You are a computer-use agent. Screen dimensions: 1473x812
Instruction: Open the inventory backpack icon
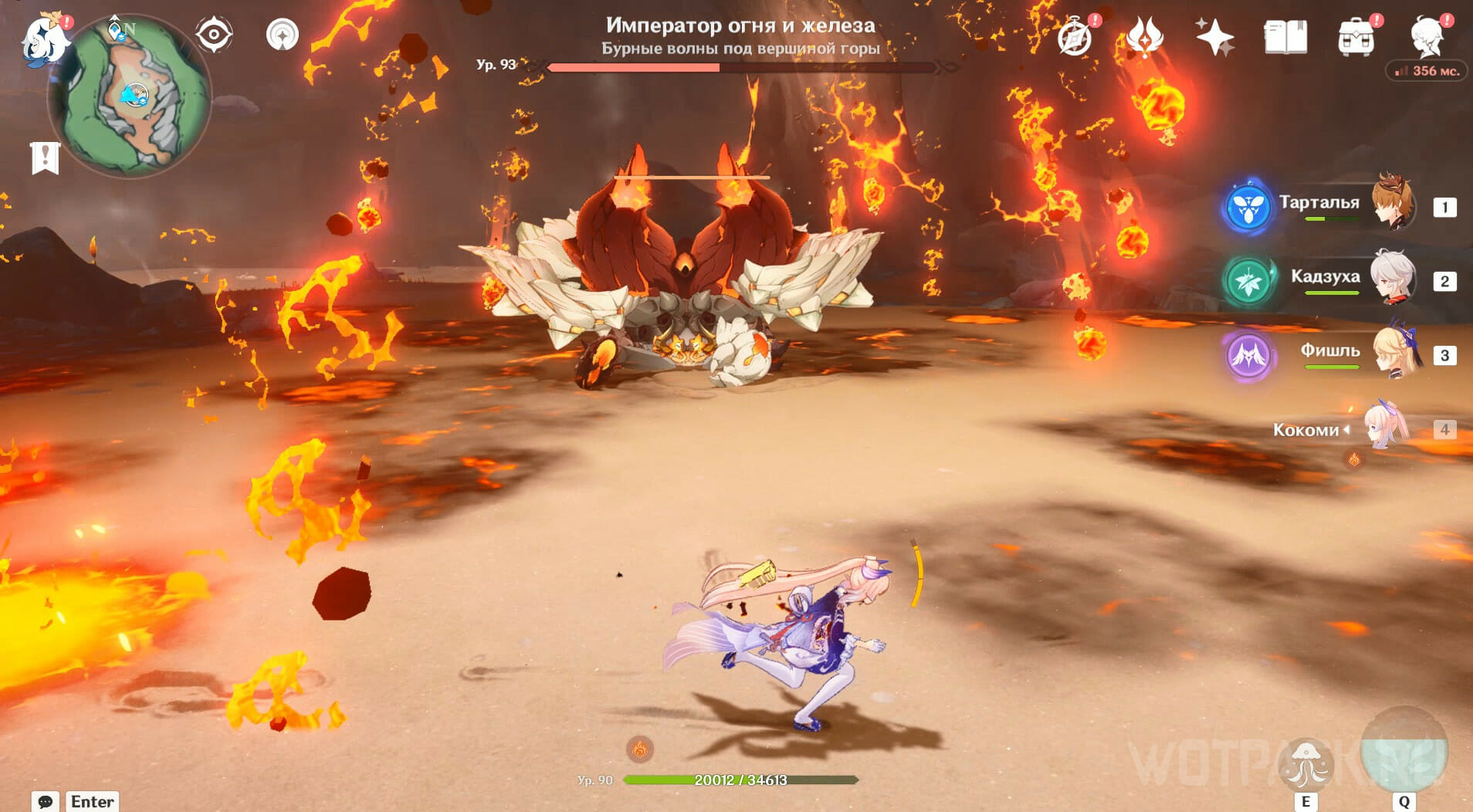(x=1356, y=37)
